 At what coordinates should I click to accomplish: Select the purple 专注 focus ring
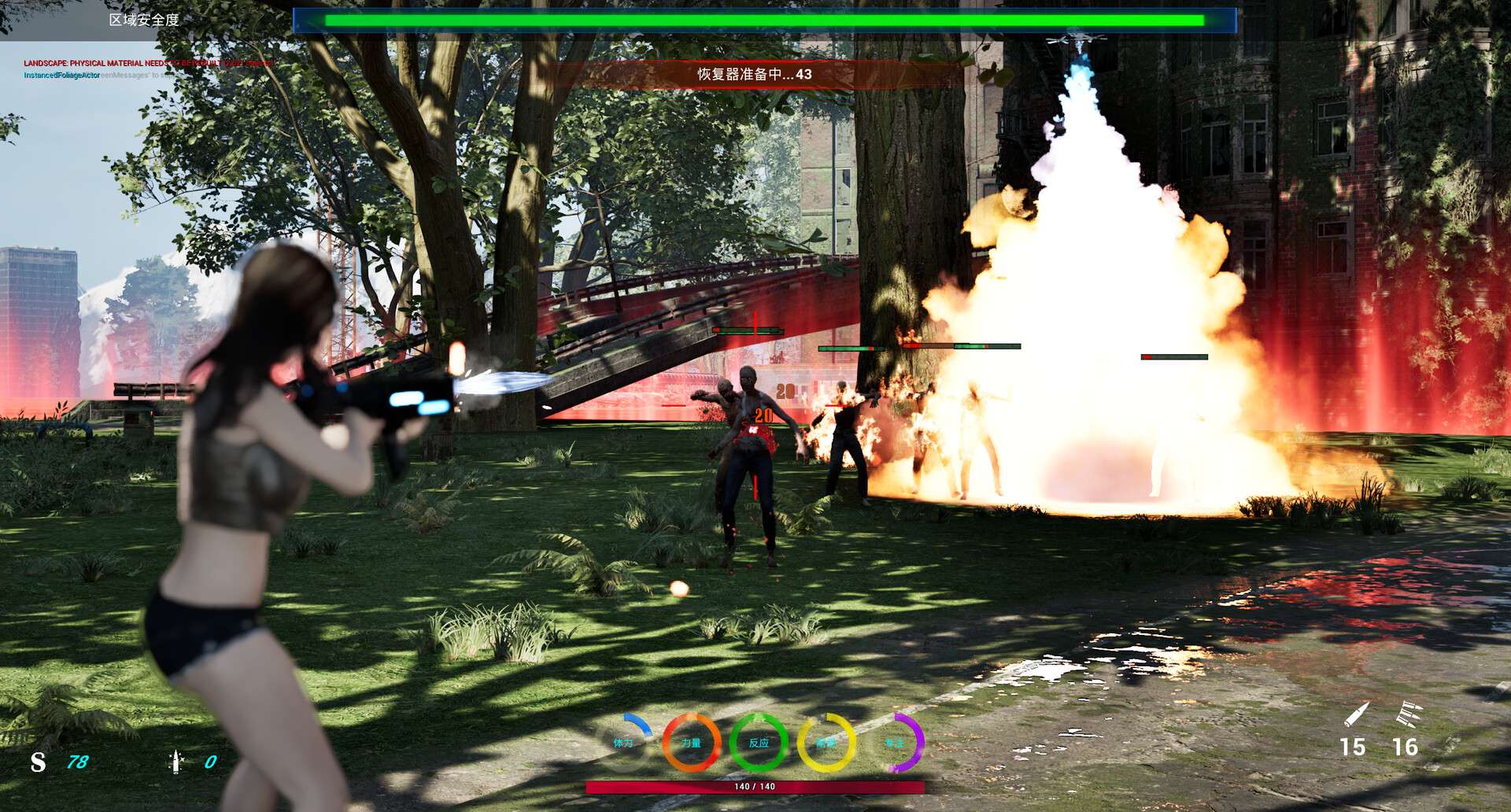click(x=894, y=742)
